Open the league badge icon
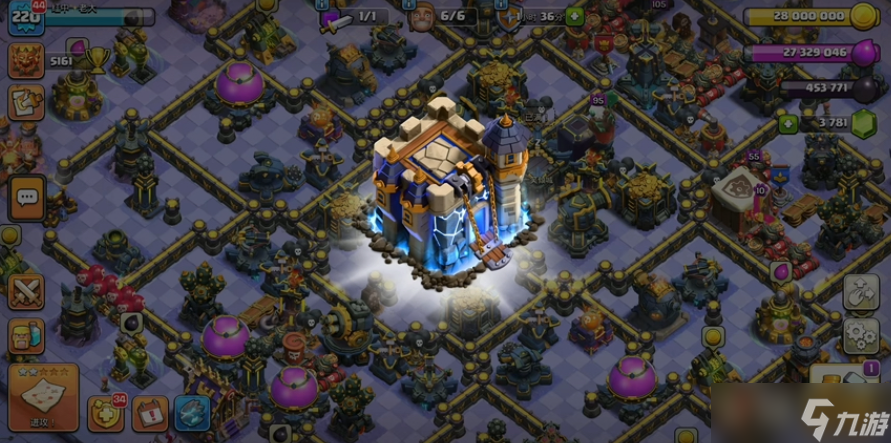The width and height of the screenshot is (891, 443). click(25, 61)
